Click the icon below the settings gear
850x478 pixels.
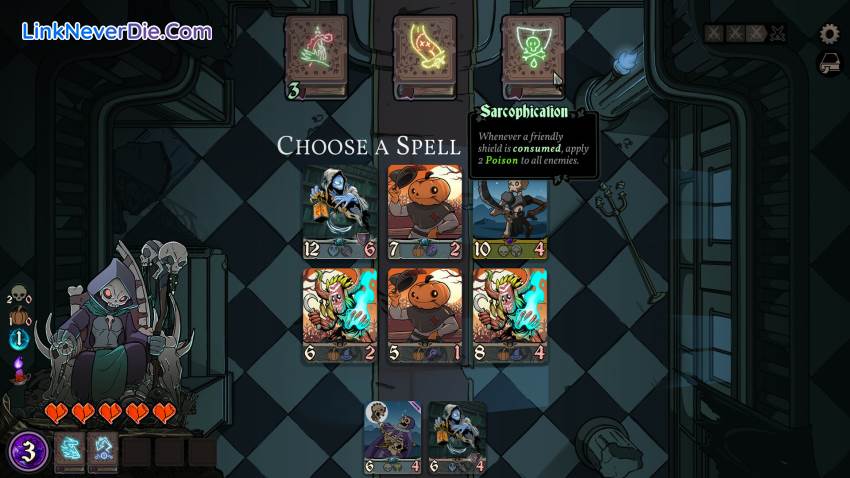click(829, 64)
